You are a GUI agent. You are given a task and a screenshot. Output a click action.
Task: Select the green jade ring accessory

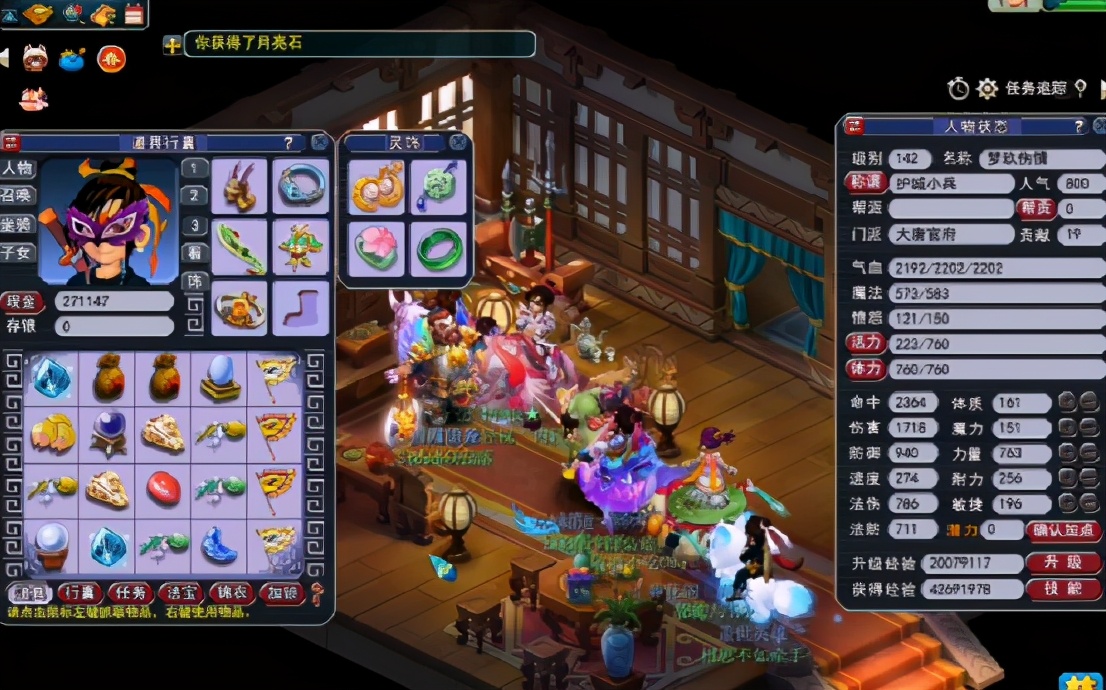coord(439,248)
